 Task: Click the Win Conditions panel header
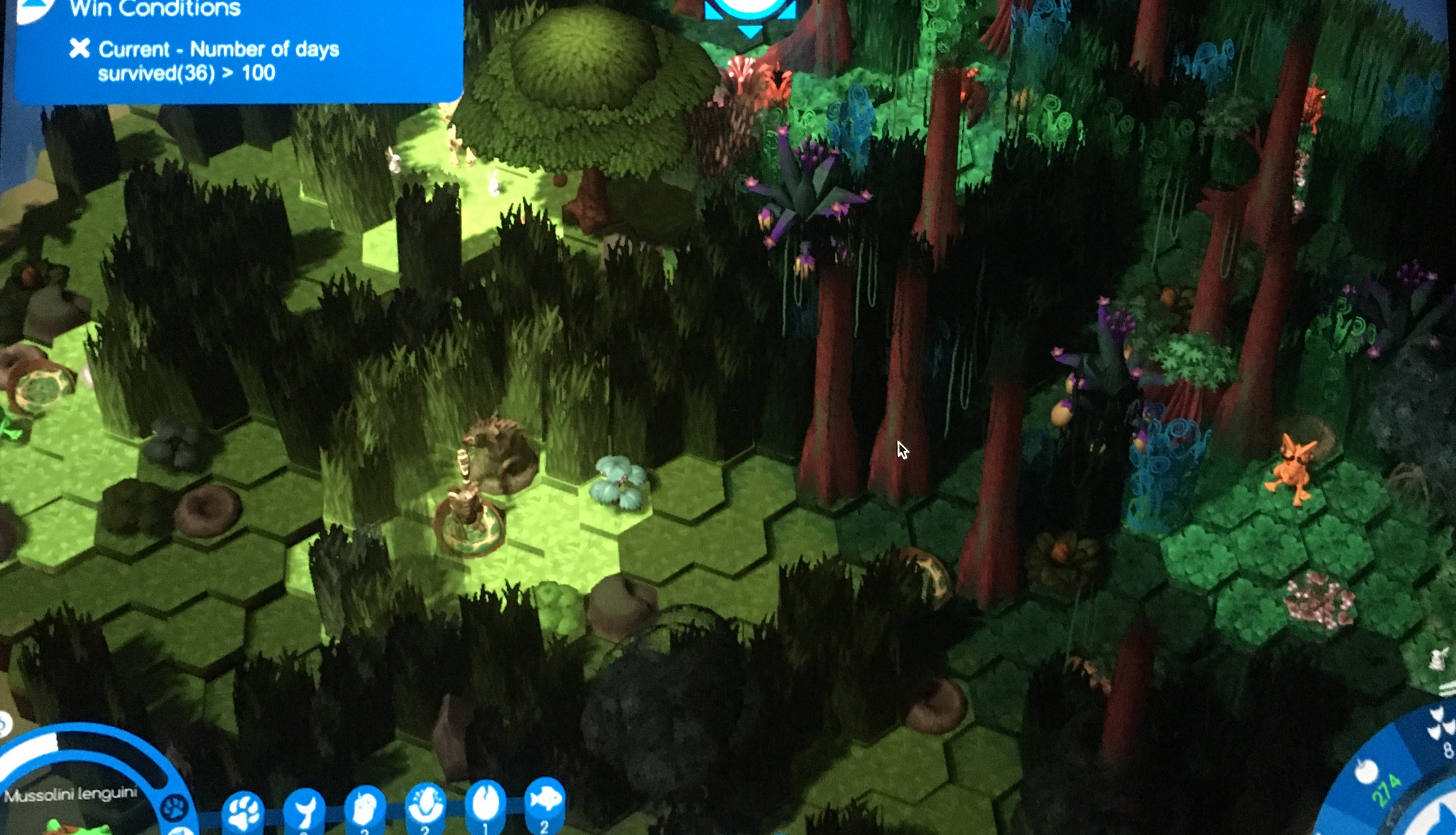tap(155, 8)
